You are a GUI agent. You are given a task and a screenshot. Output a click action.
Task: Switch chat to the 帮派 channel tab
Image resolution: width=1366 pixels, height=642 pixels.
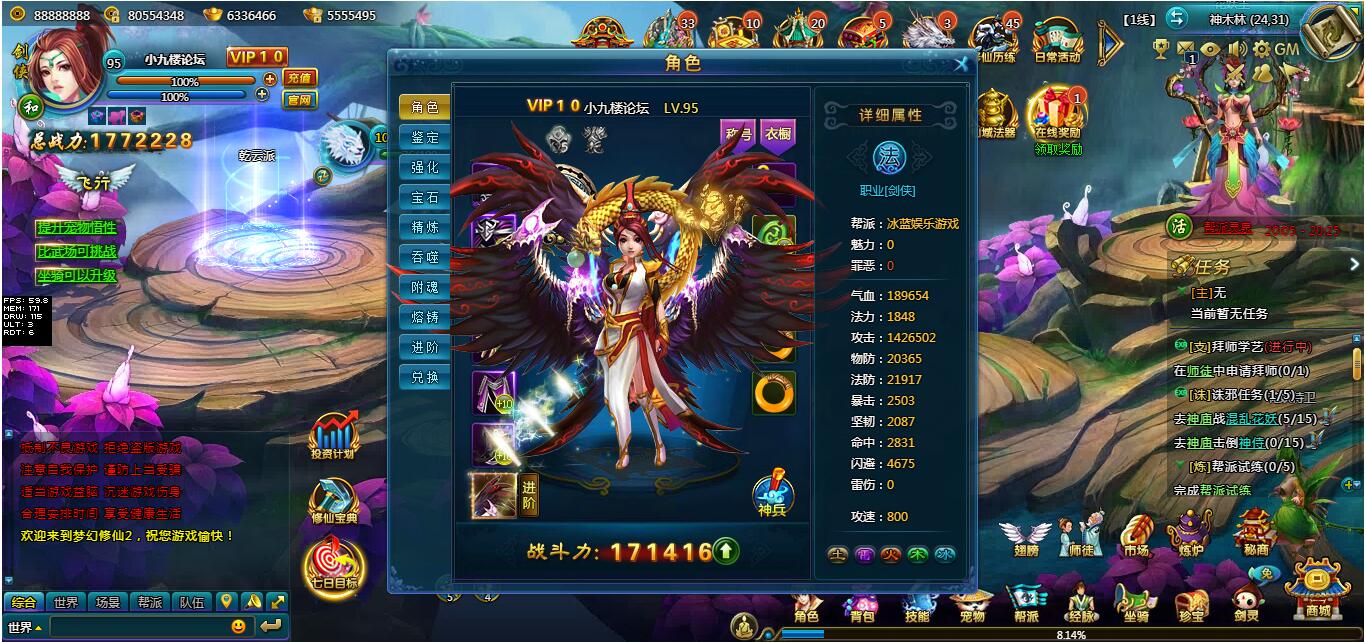click(x=150, y=602)
